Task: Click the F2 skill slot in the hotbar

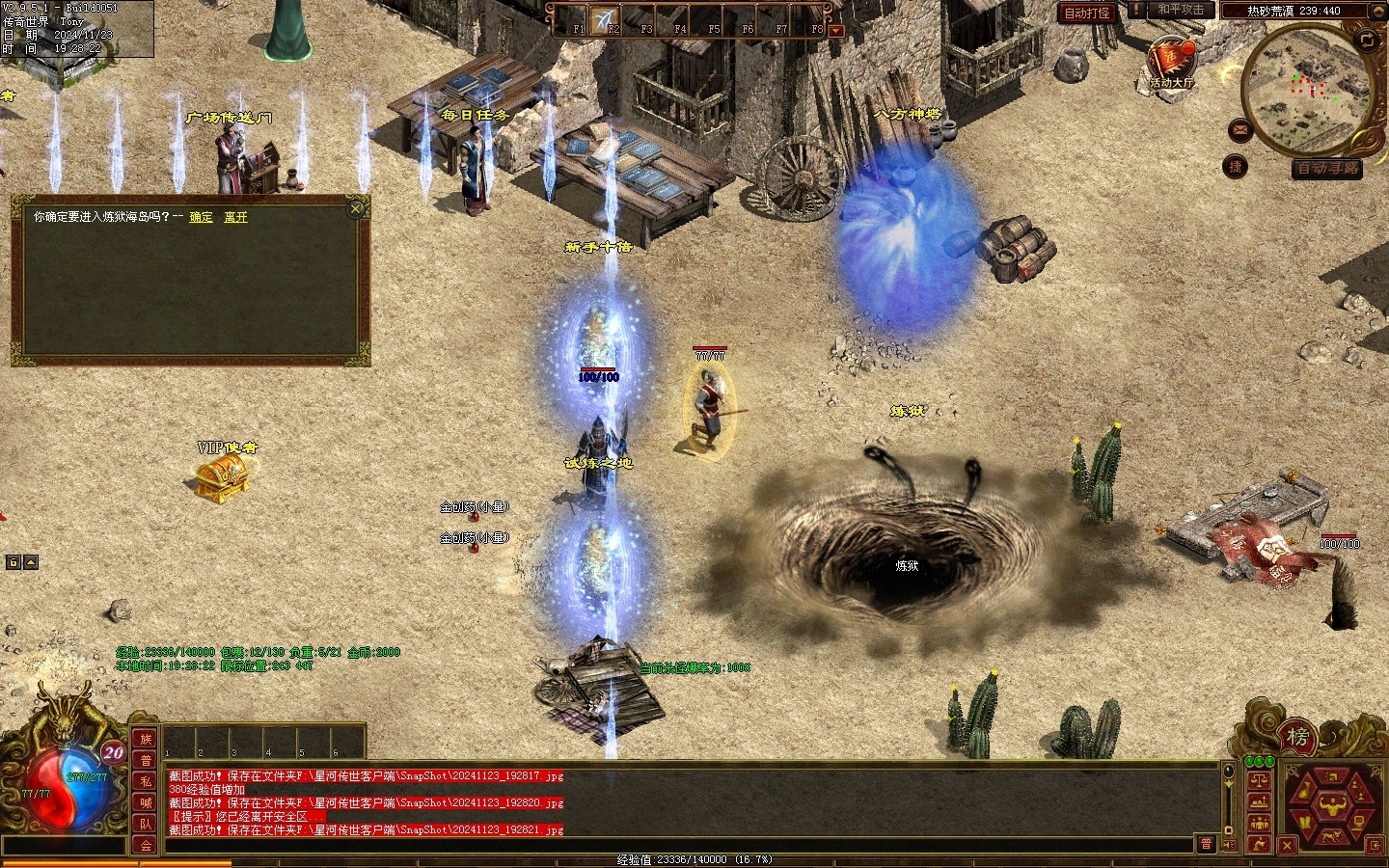Action: tap(610, 19)
